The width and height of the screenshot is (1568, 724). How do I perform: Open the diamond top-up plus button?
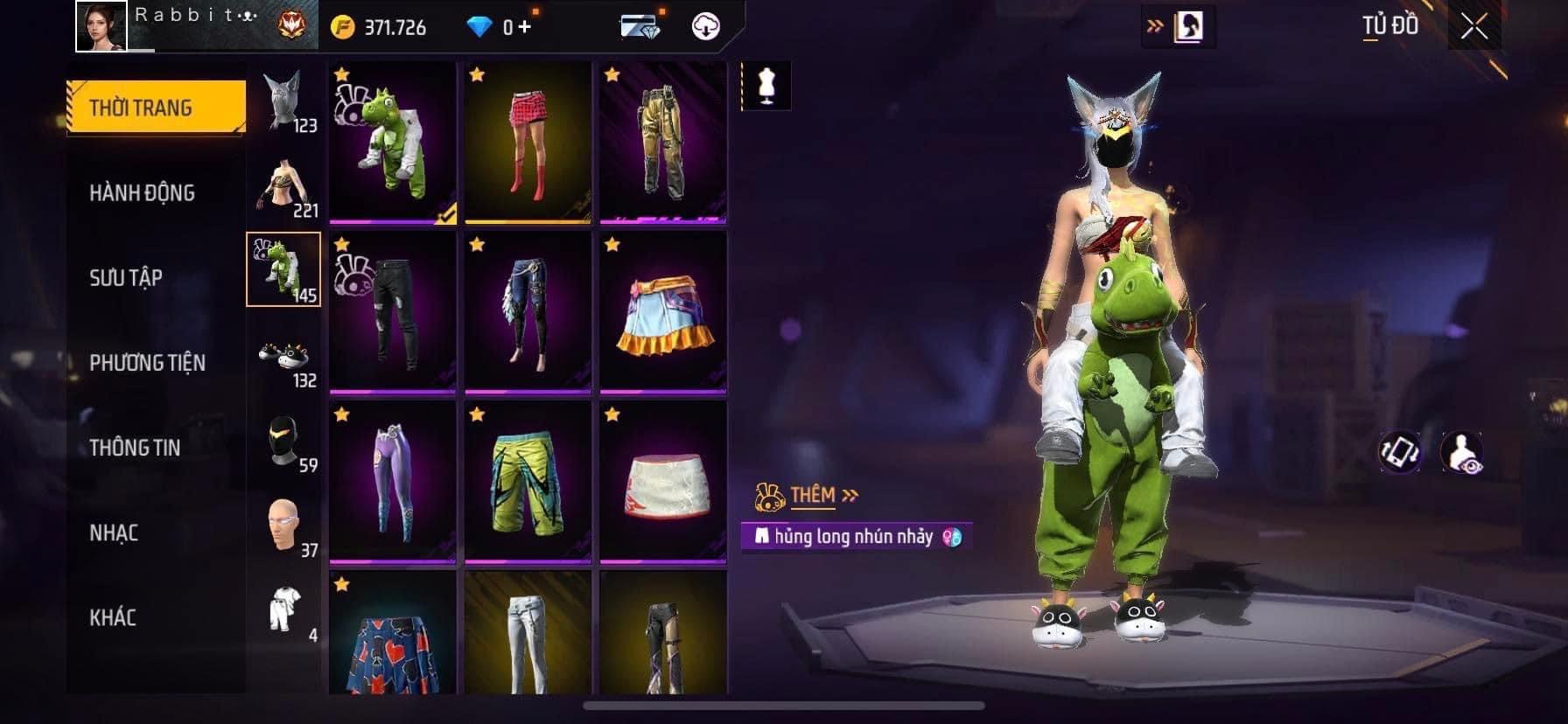pyautogui.click(x=523, y=27)
